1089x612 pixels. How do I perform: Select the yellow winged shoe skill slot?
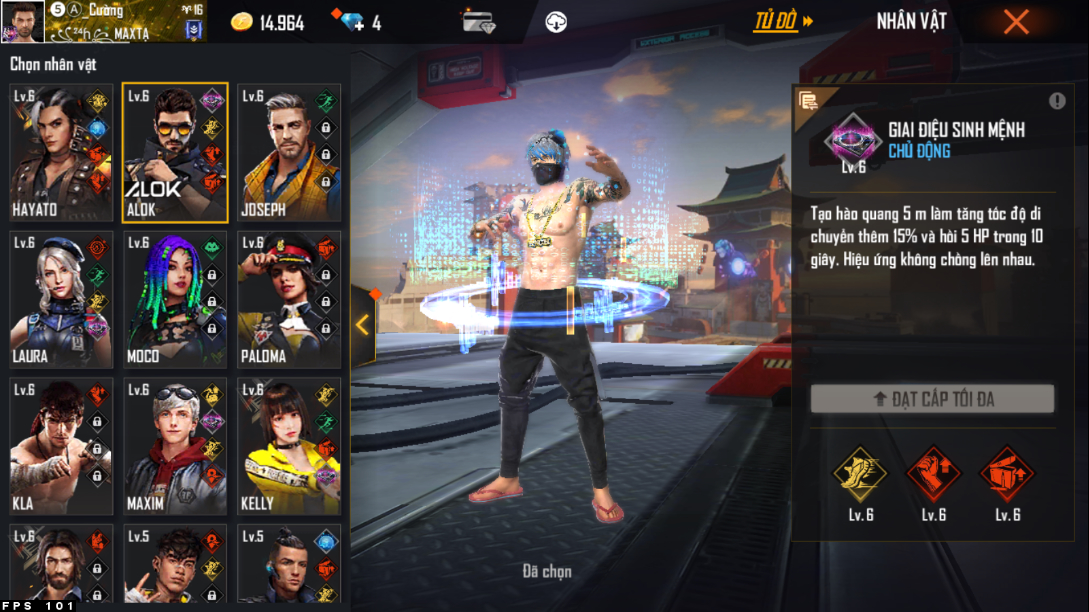862,473
